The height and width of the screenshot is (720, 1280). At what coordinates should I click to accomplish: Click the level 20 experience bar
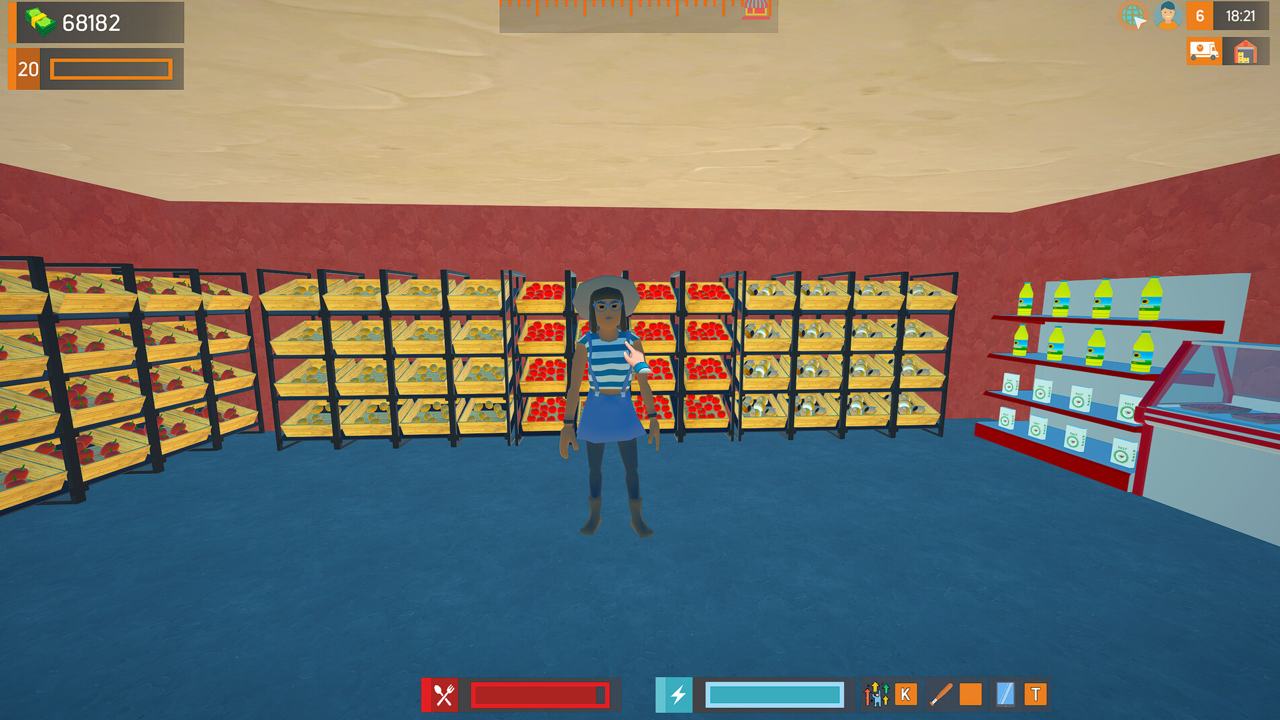pyautogui.click(x=110, y=69)
